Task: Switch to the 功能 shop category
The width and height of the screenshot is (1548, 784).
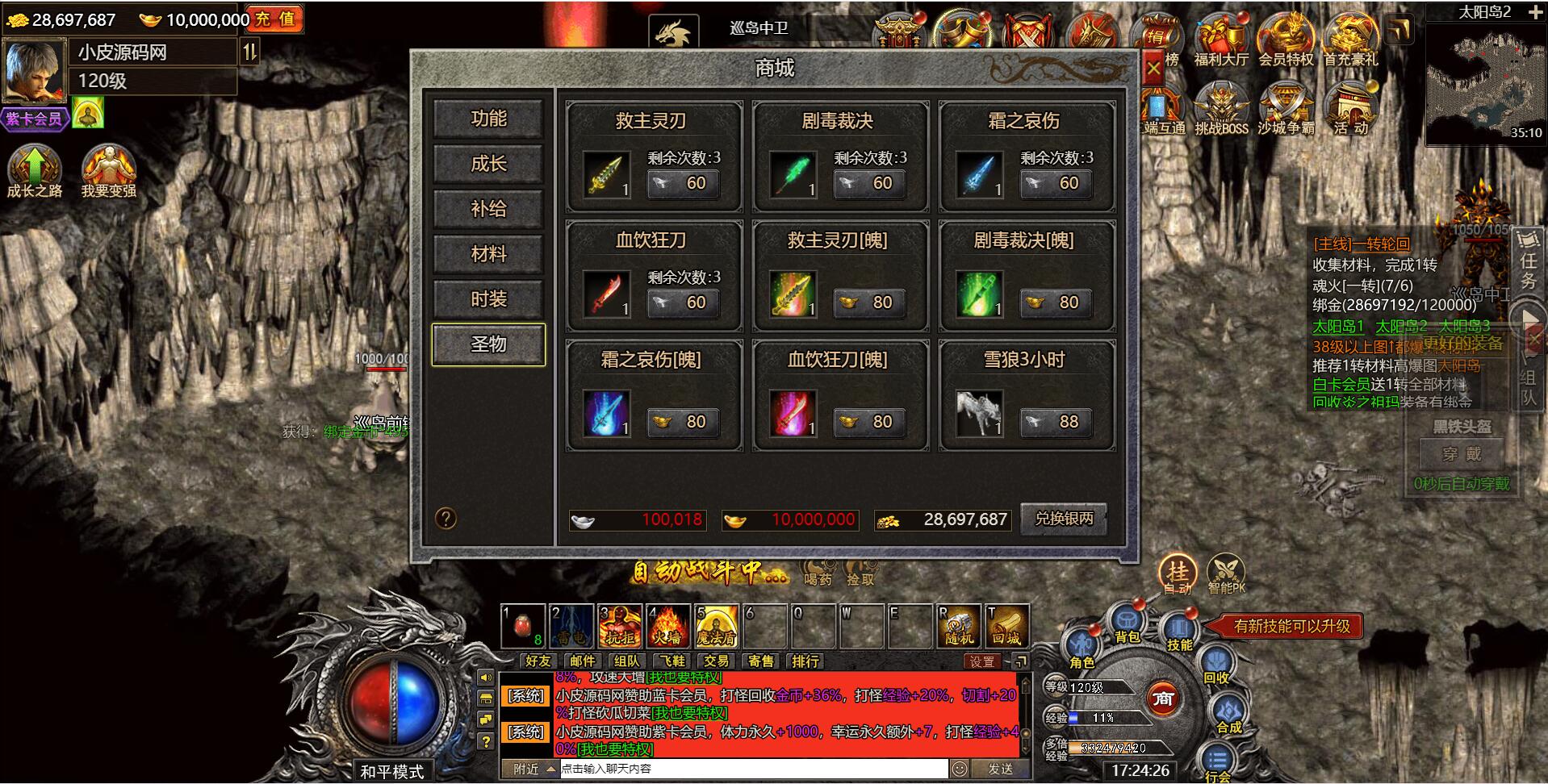Action: click(x=488, y=119)
